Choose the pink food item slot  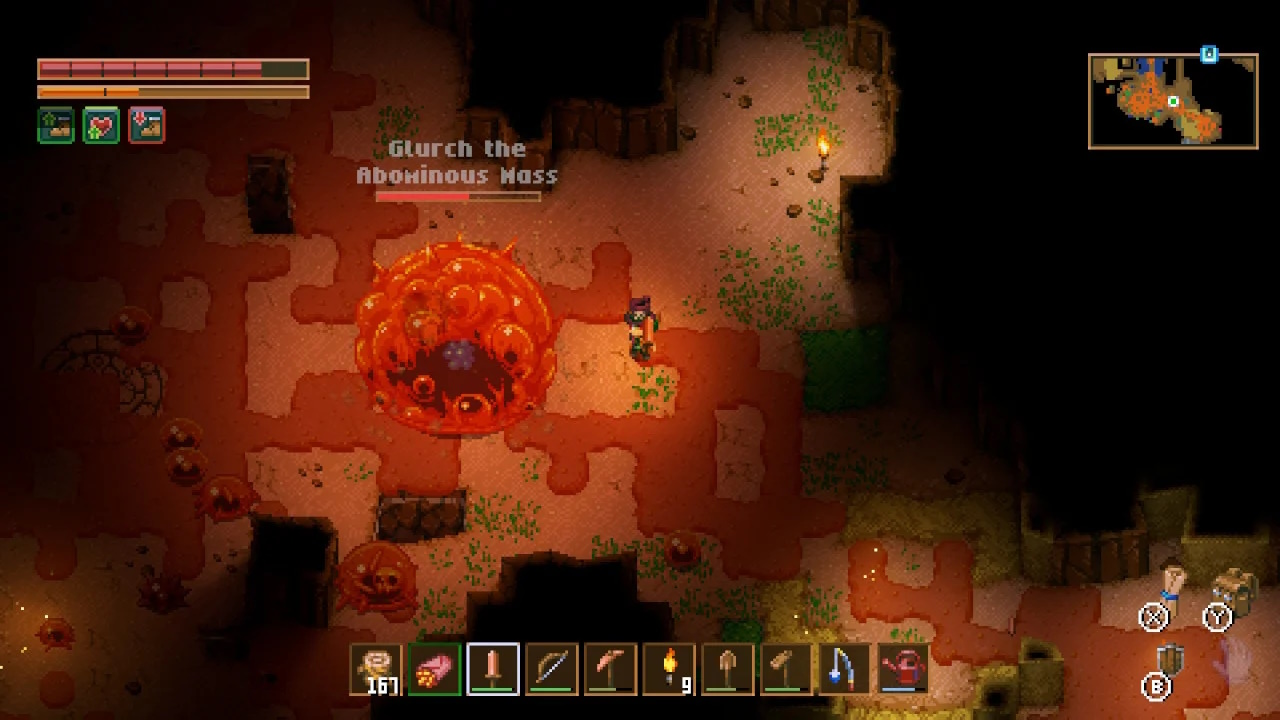(x=434, y=669)
